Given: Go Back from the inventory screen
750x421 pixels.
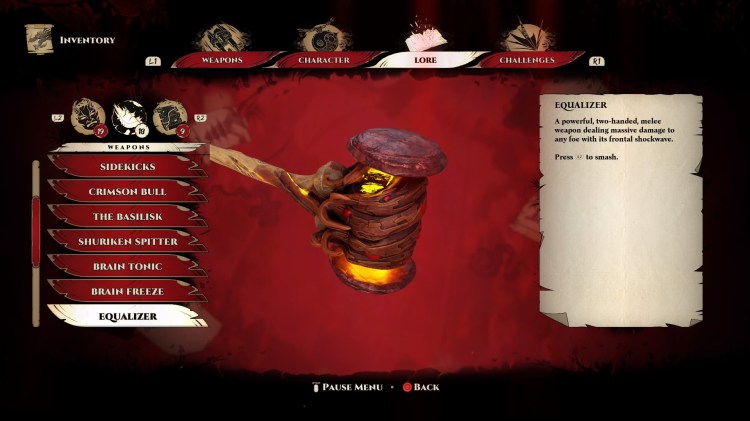Looking at the screenshot, I should pyautogui.click(x=421, y=387).
